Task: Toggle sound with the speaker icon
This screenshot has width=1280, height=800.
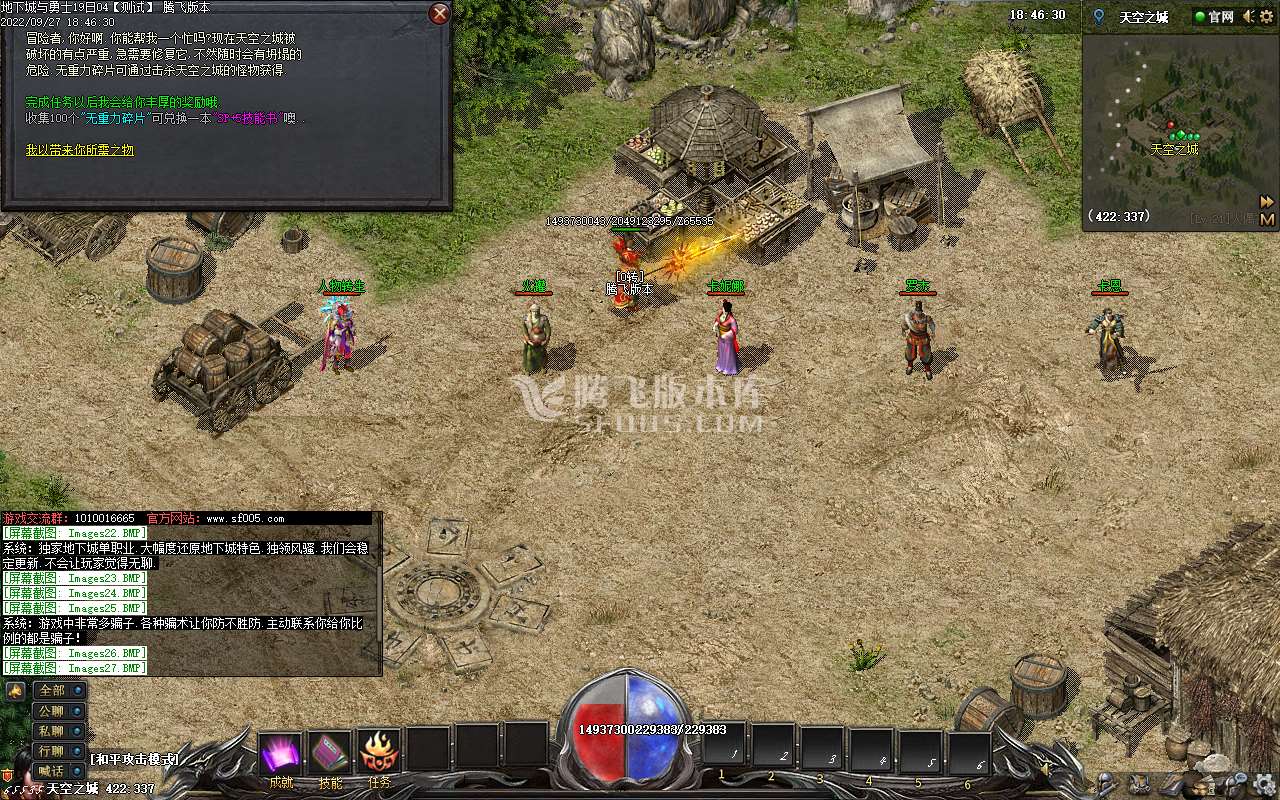Action: [x=1248, y=17]
